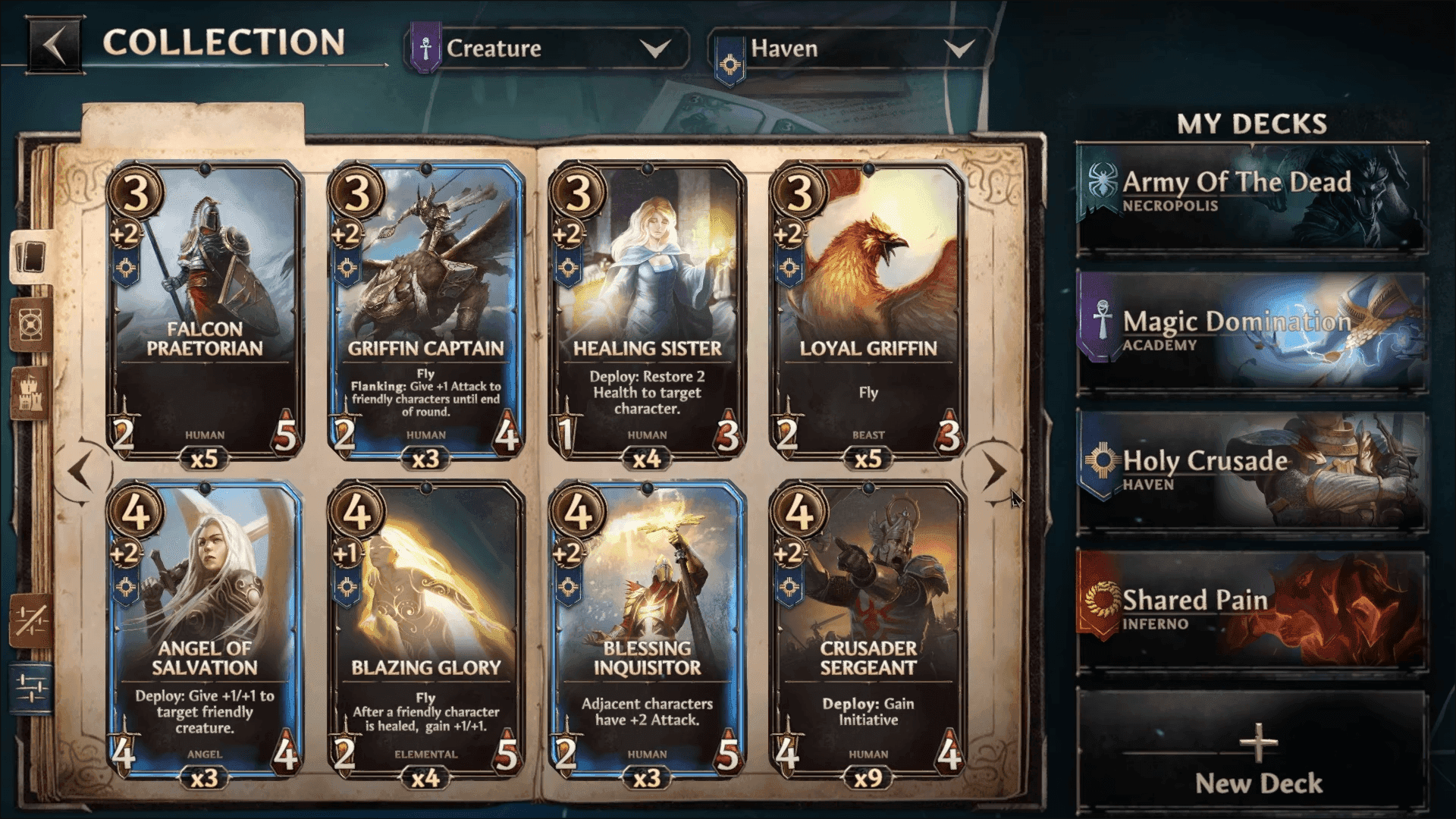Select the Angel of Salvation card
Viewport: 1456px width, 819px height.
[205, 629]
